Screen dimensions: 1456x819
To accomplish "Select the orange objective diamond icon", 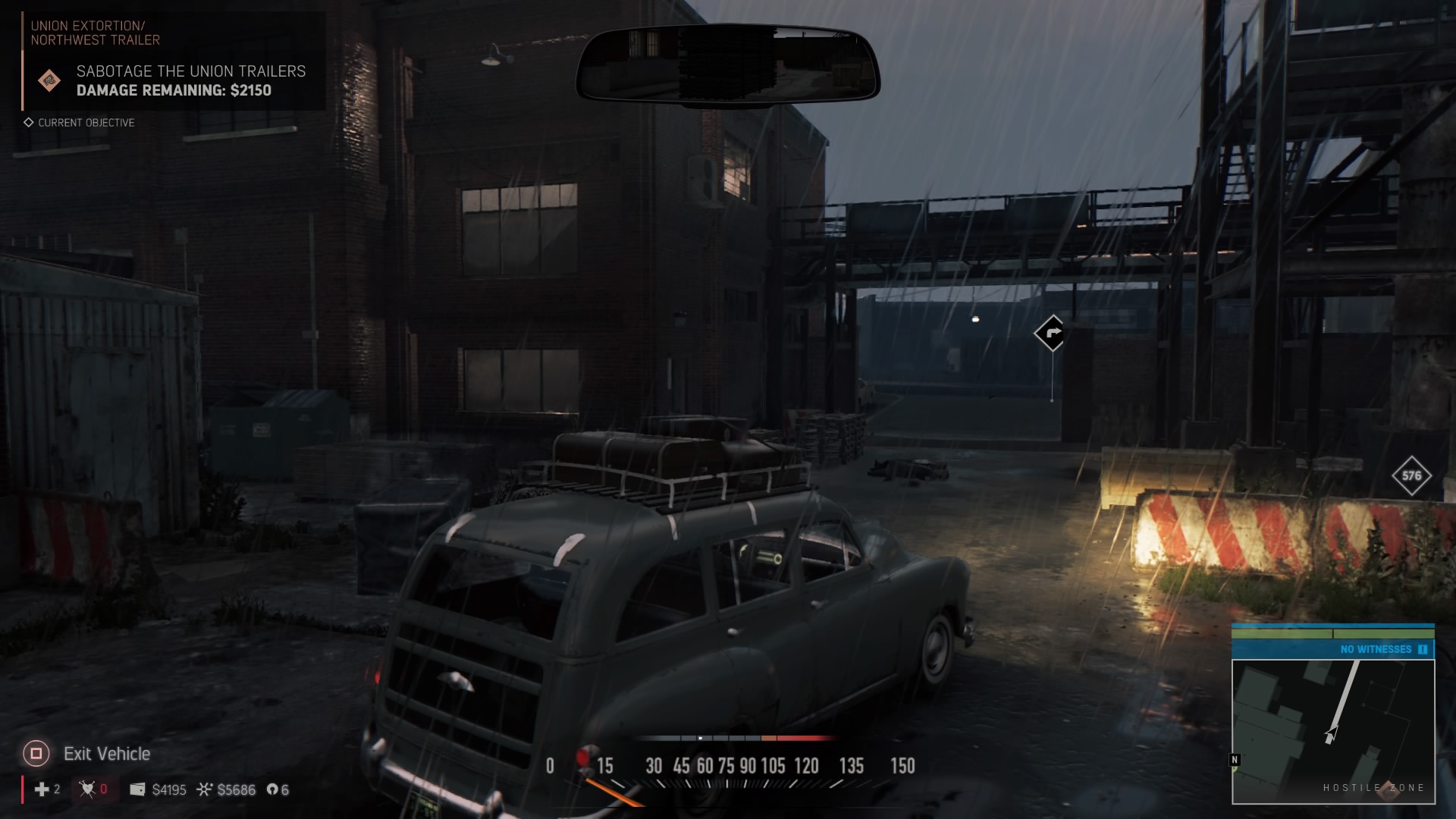I will tap(49, 80).
